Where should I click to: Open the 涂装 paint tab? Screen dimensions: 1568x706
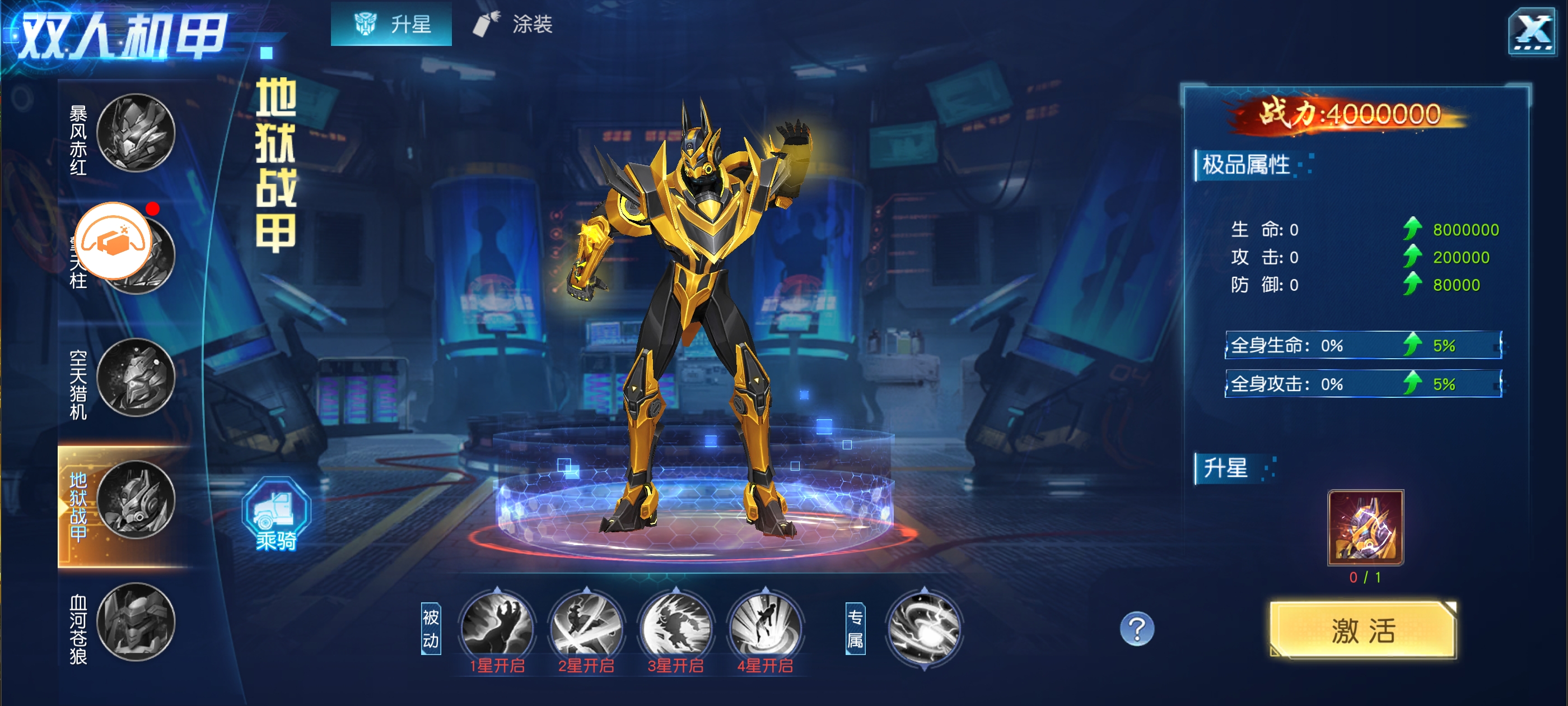513,24
